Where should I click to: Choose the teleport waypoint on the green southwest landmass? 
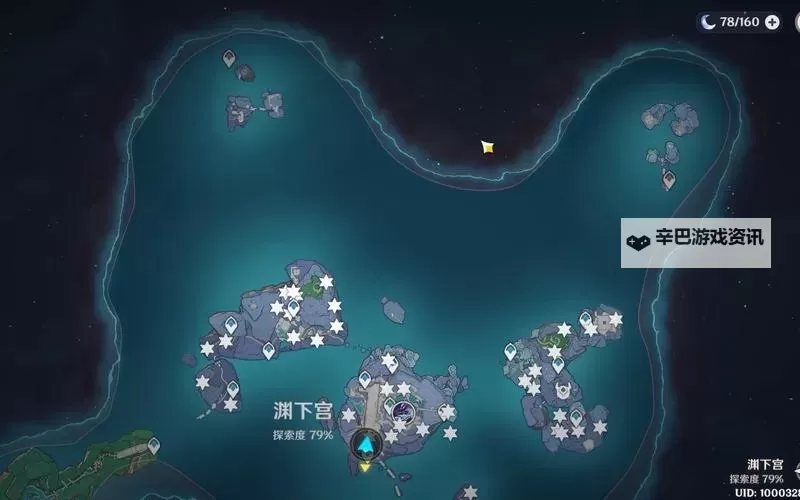(153, 443)
